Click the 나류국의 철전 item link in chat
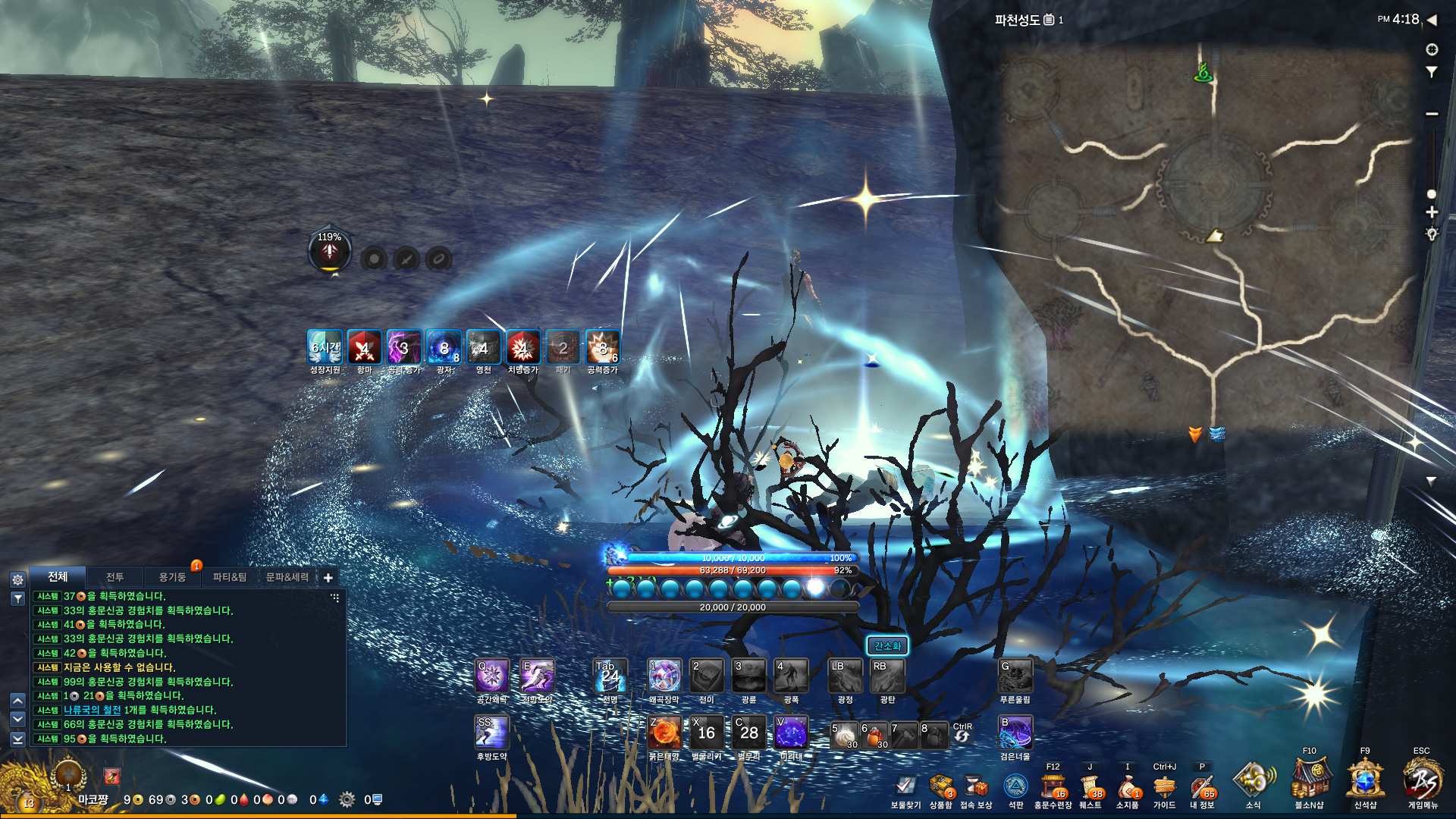Viewport: 1456px width, 819px height. (x=92, y=710)
